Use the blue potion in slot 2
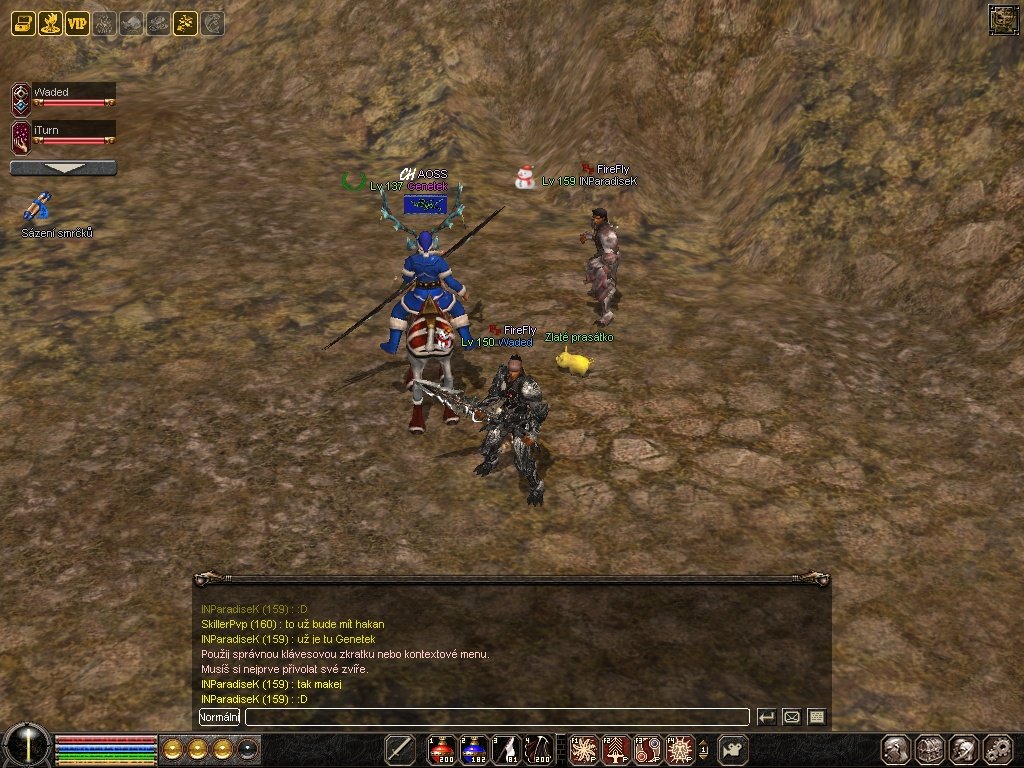1024x768 pixels. click(x=474, y=749)
